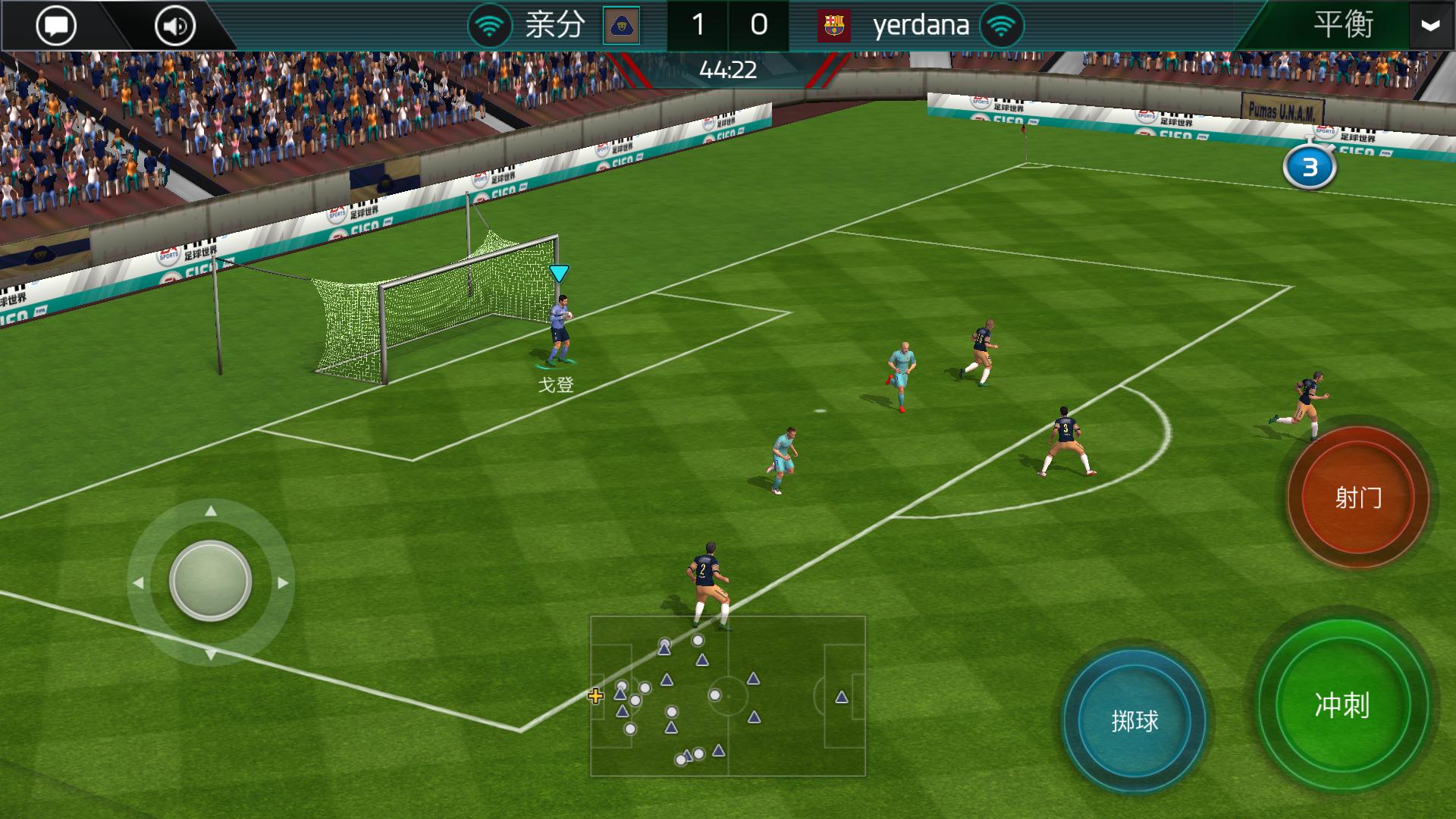The image size is (1456, 819).
Task: Click the blue marker above goalkeeper 戈登
Action: click(x=560, y=275)
